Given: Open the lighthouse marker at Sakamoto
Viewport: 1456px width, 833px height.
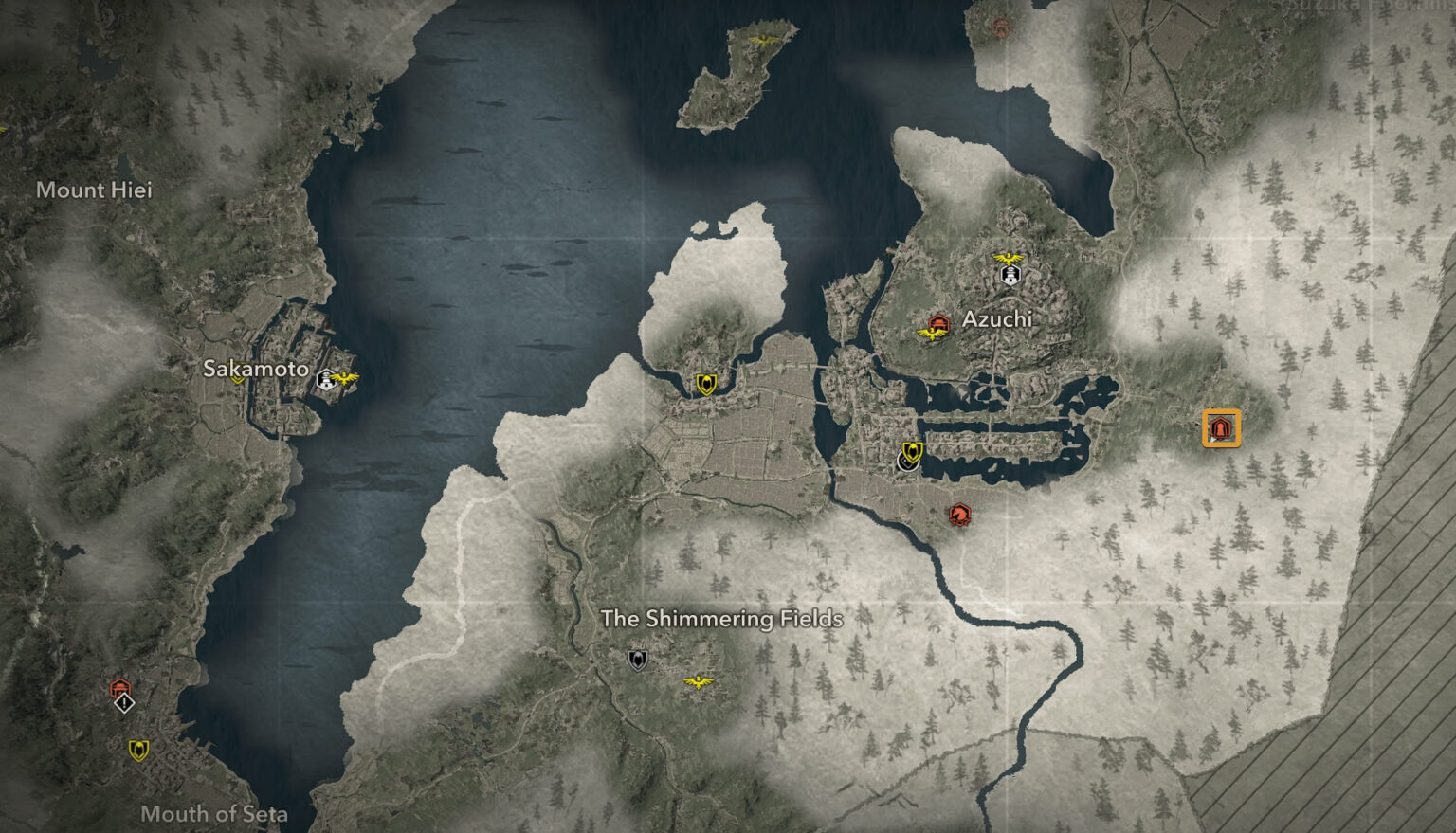Looking at the screenshot, I should [326, 379].
